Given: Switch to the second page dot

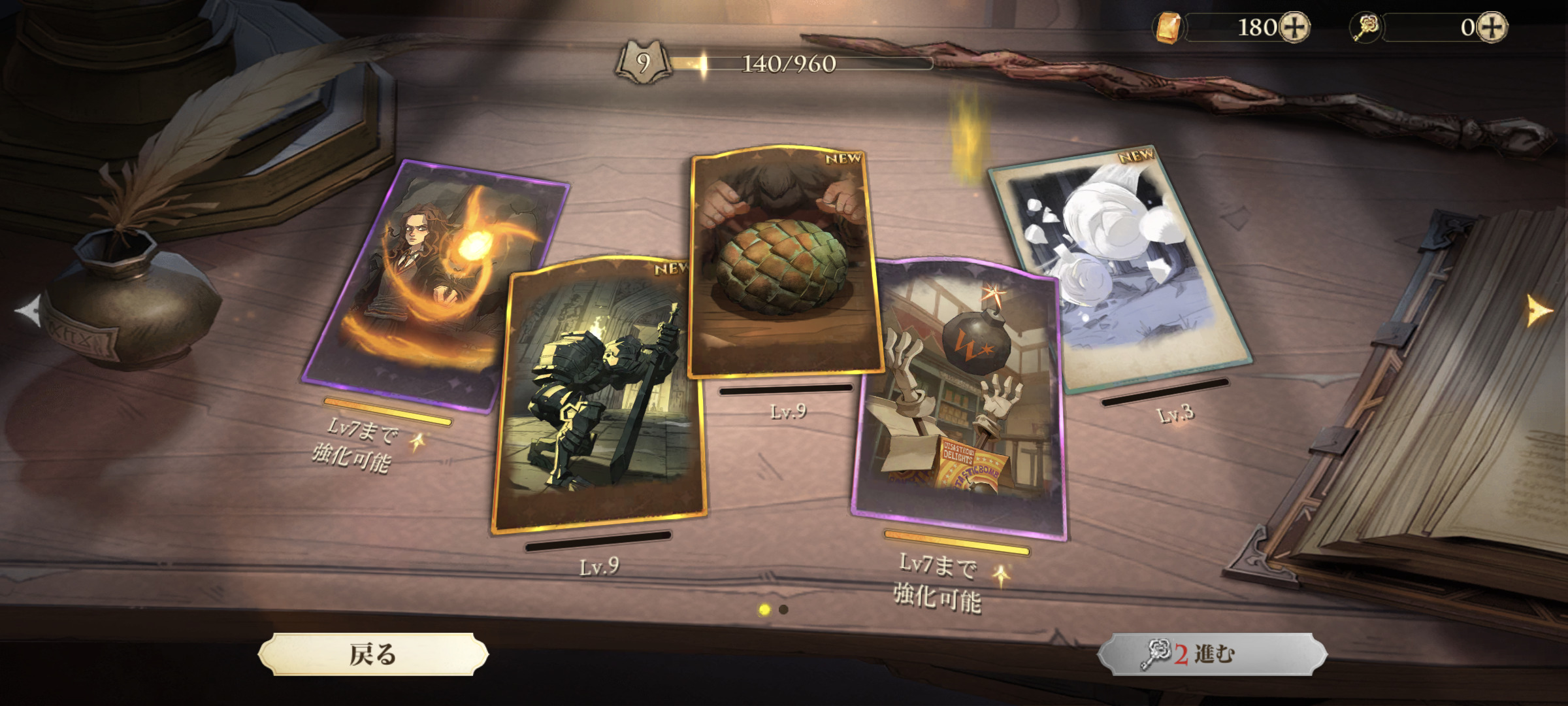Looking at the screenshot, I should [784, 609].
